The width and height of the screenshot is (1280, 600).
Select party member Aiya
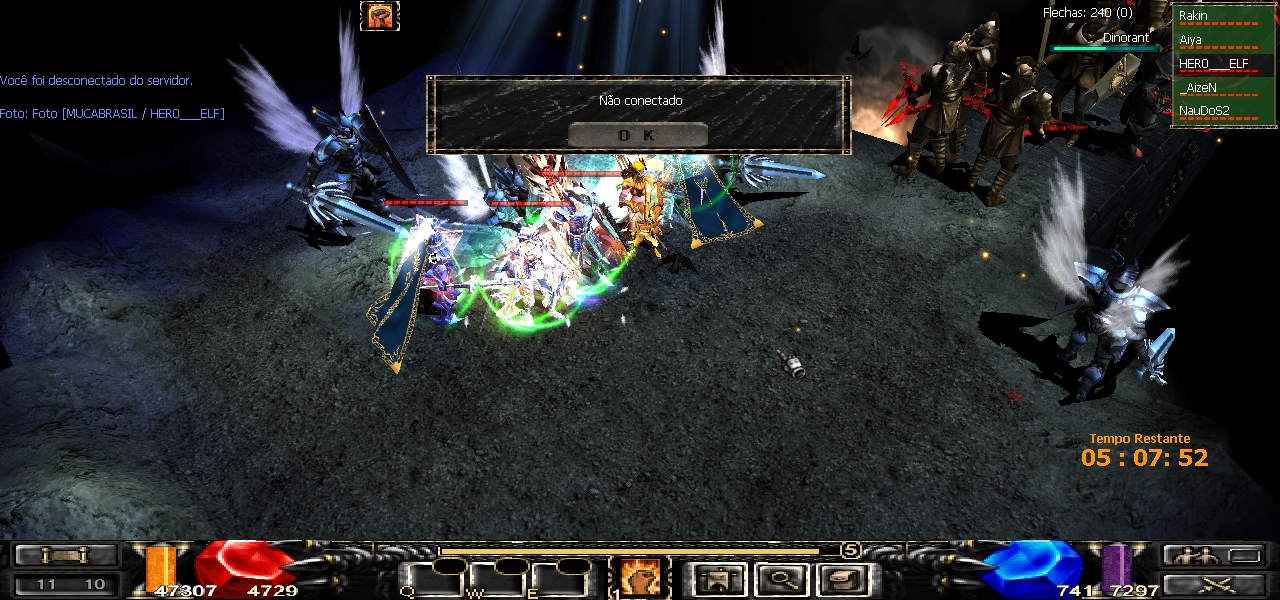tap(1216, 40)
